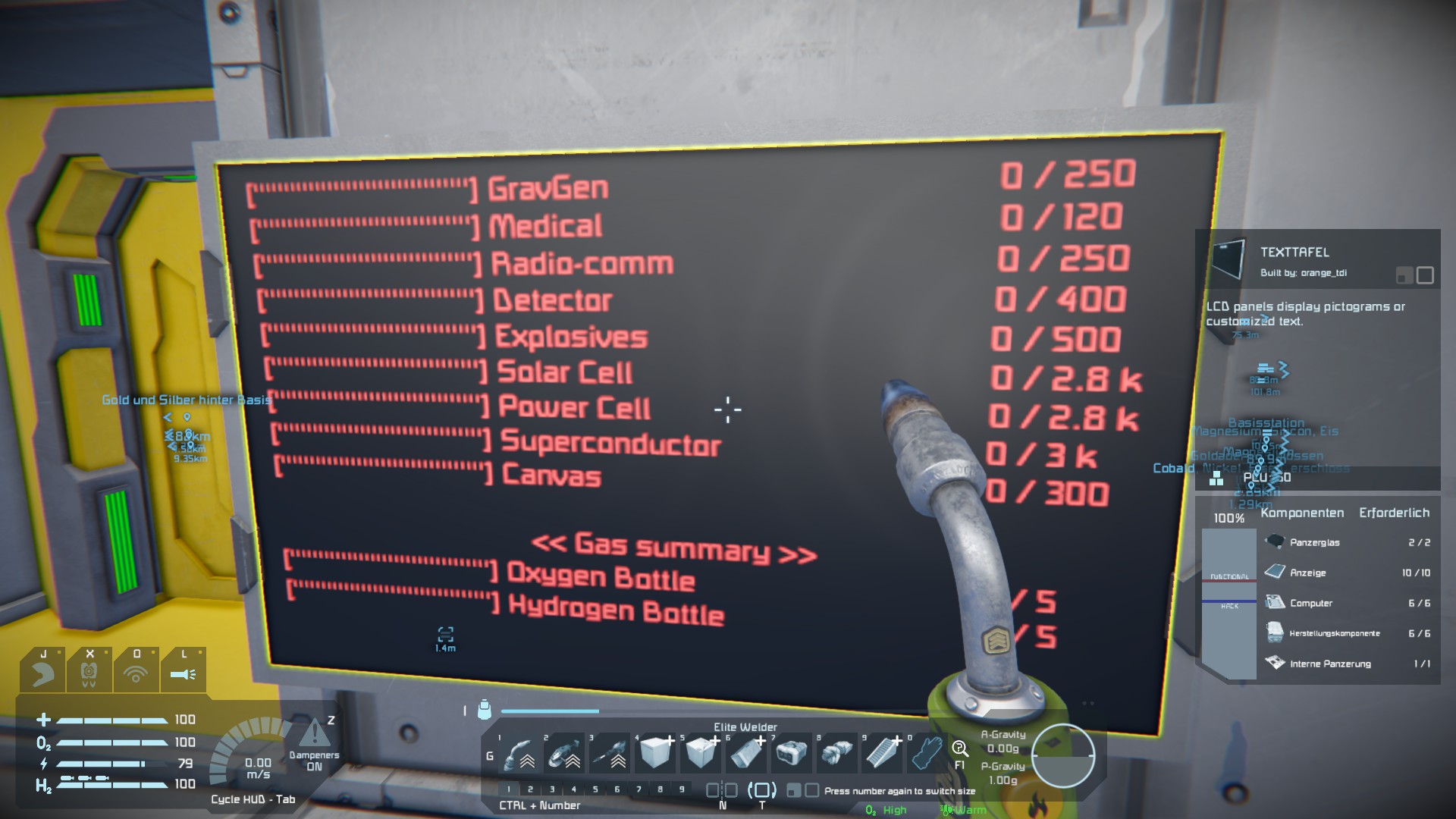Switch to toolbar page 2
This screenshot has width=1456, height=819.
click(530, 789)
